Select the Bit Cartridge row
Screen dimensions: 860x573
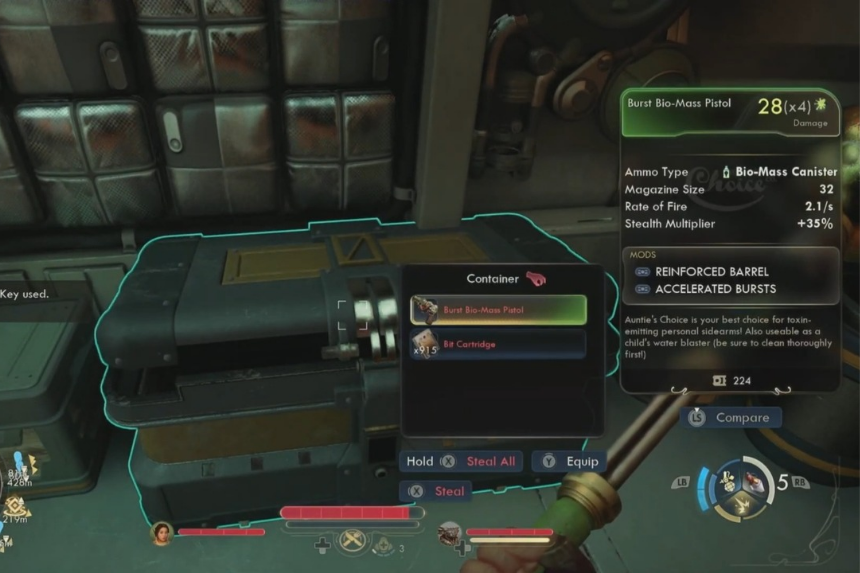(x=498, y=344)
